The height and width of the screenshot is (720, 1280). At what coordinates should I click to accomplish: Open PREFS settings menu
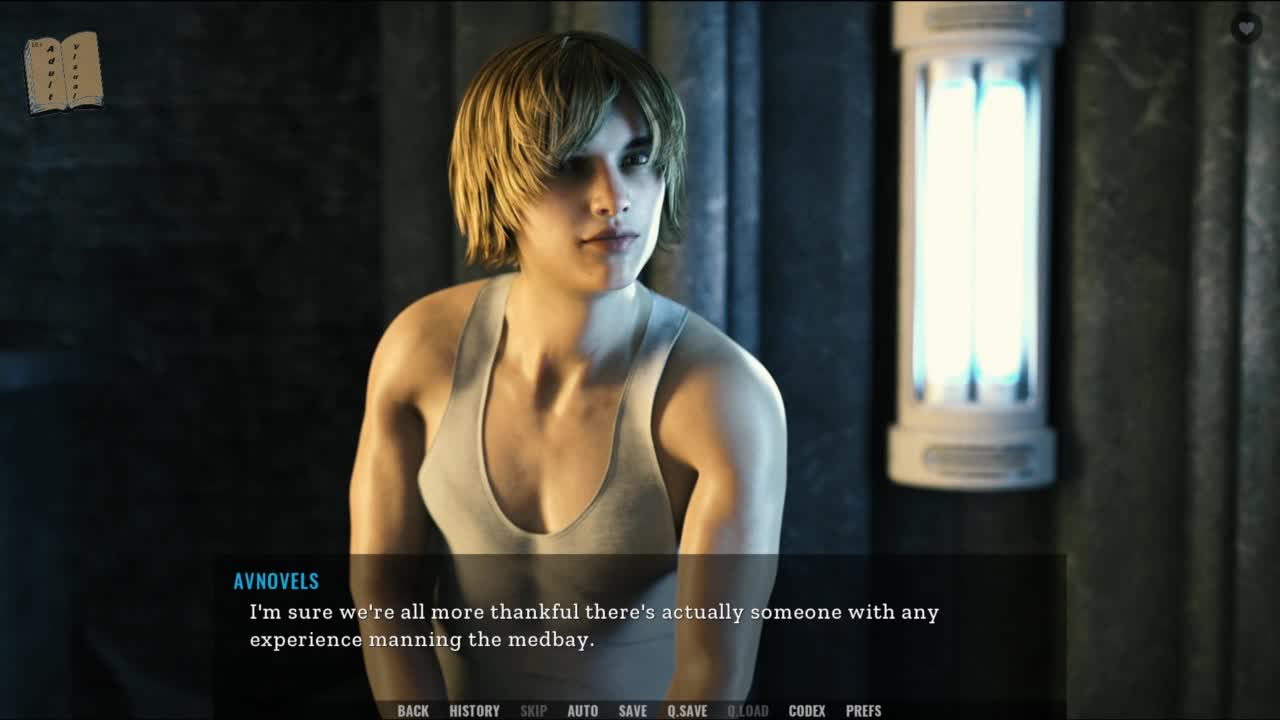[x=863, y=711]
